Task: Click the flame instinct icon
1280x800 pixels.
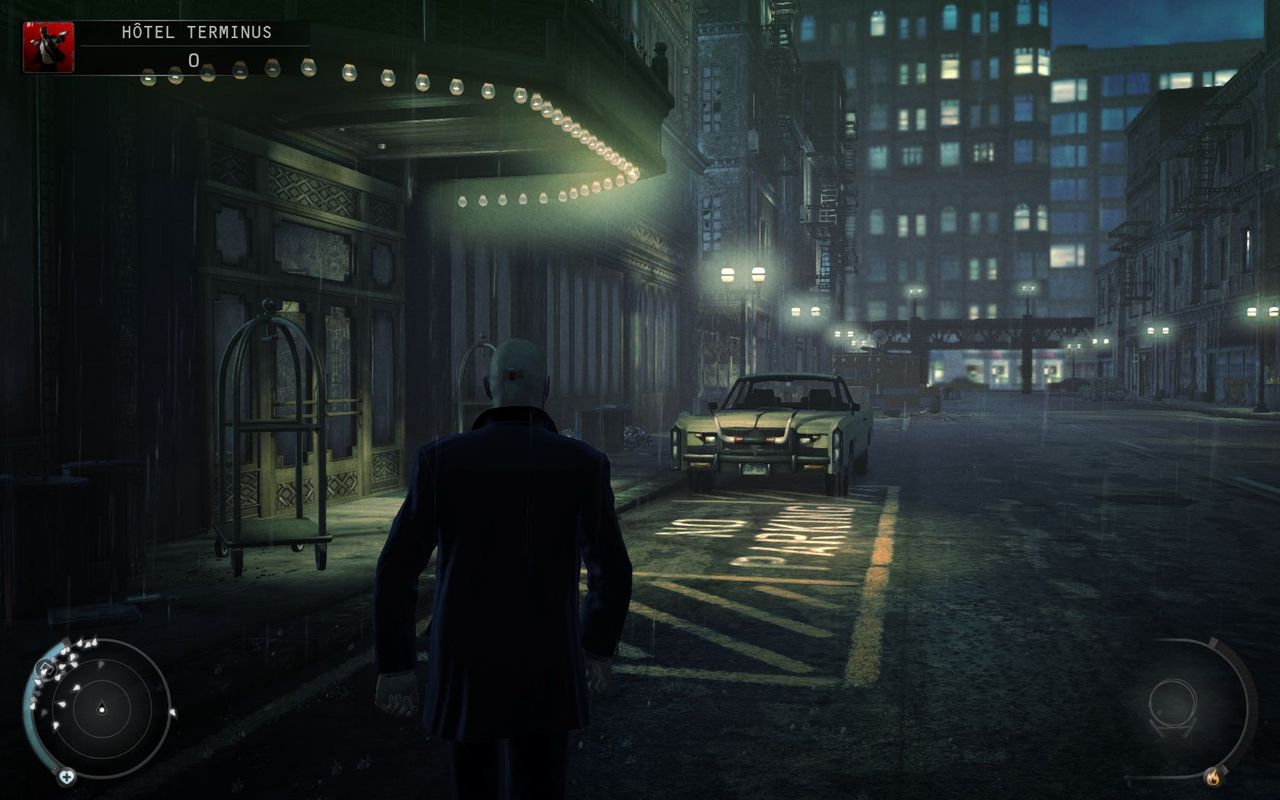Action: [x=1213, y=775]
